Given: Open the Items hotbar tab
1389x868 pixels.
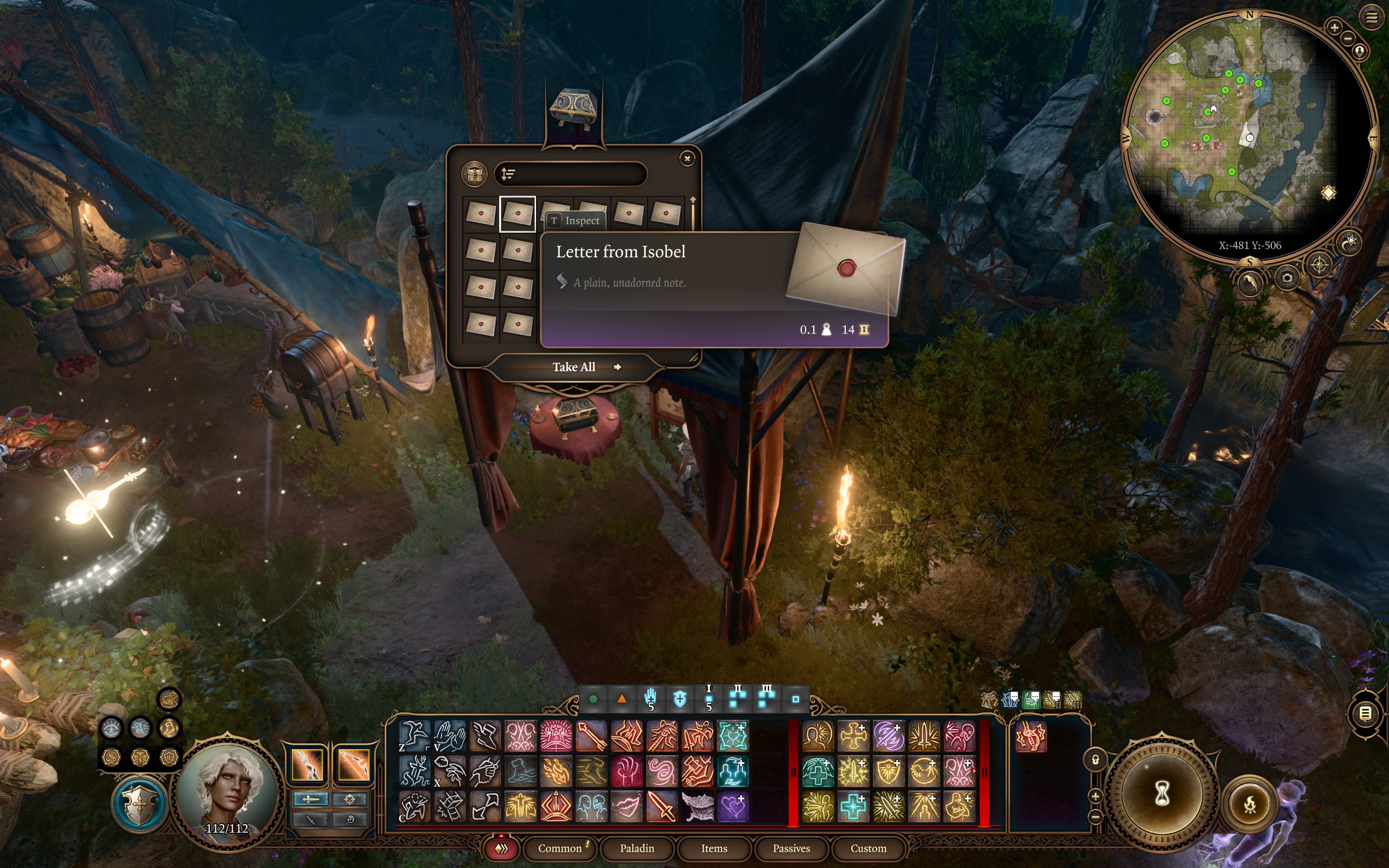Looking at the screenshot, I should pyautogui.click(x=714, y=848).
